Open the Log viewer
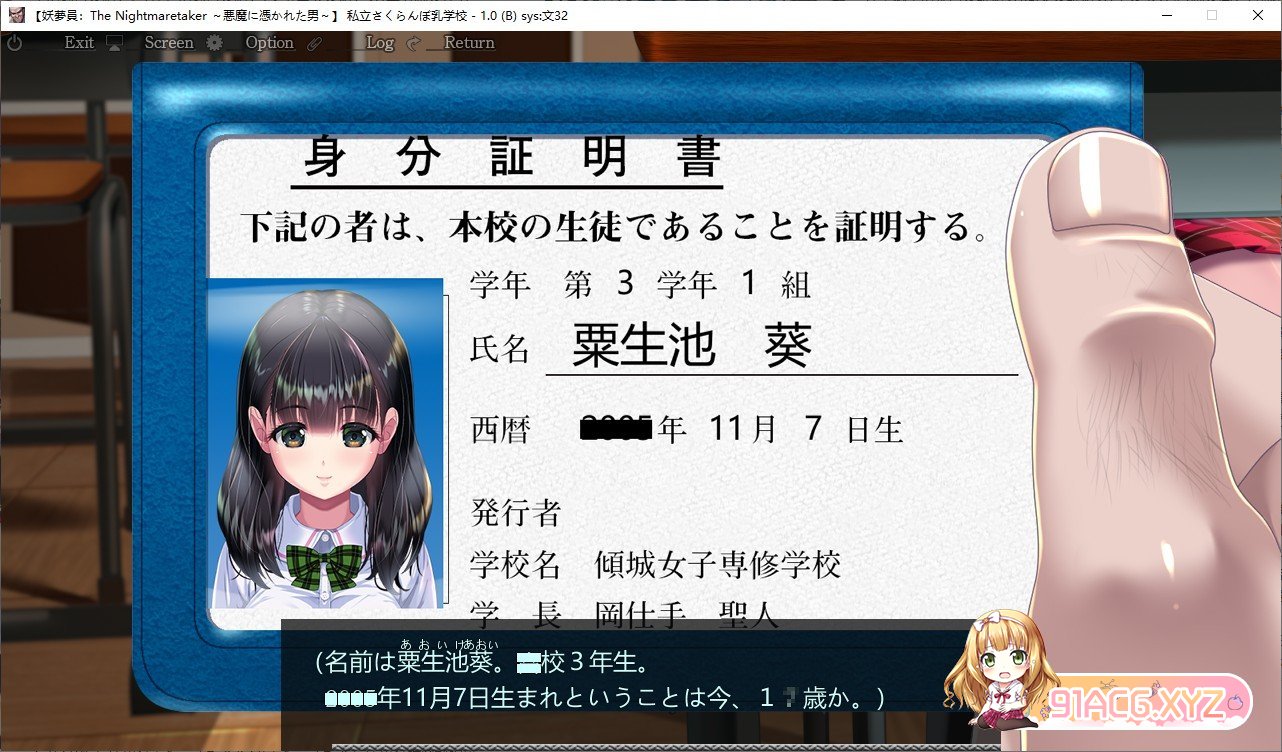Viewport: 1282px width, 752px height. [379, 43]
